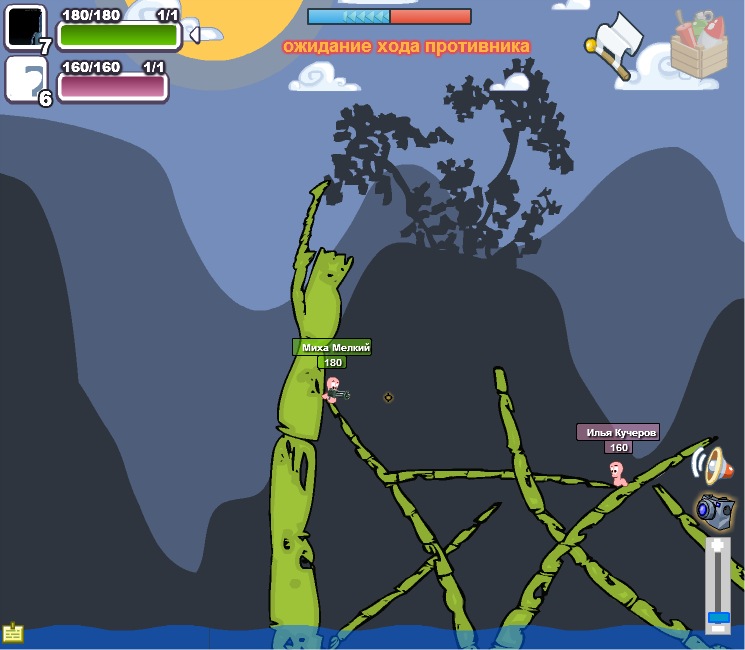Click the minus at the zoom slider bottom
Viewport: 745px width, 650px height.
(x=718, y=628)
